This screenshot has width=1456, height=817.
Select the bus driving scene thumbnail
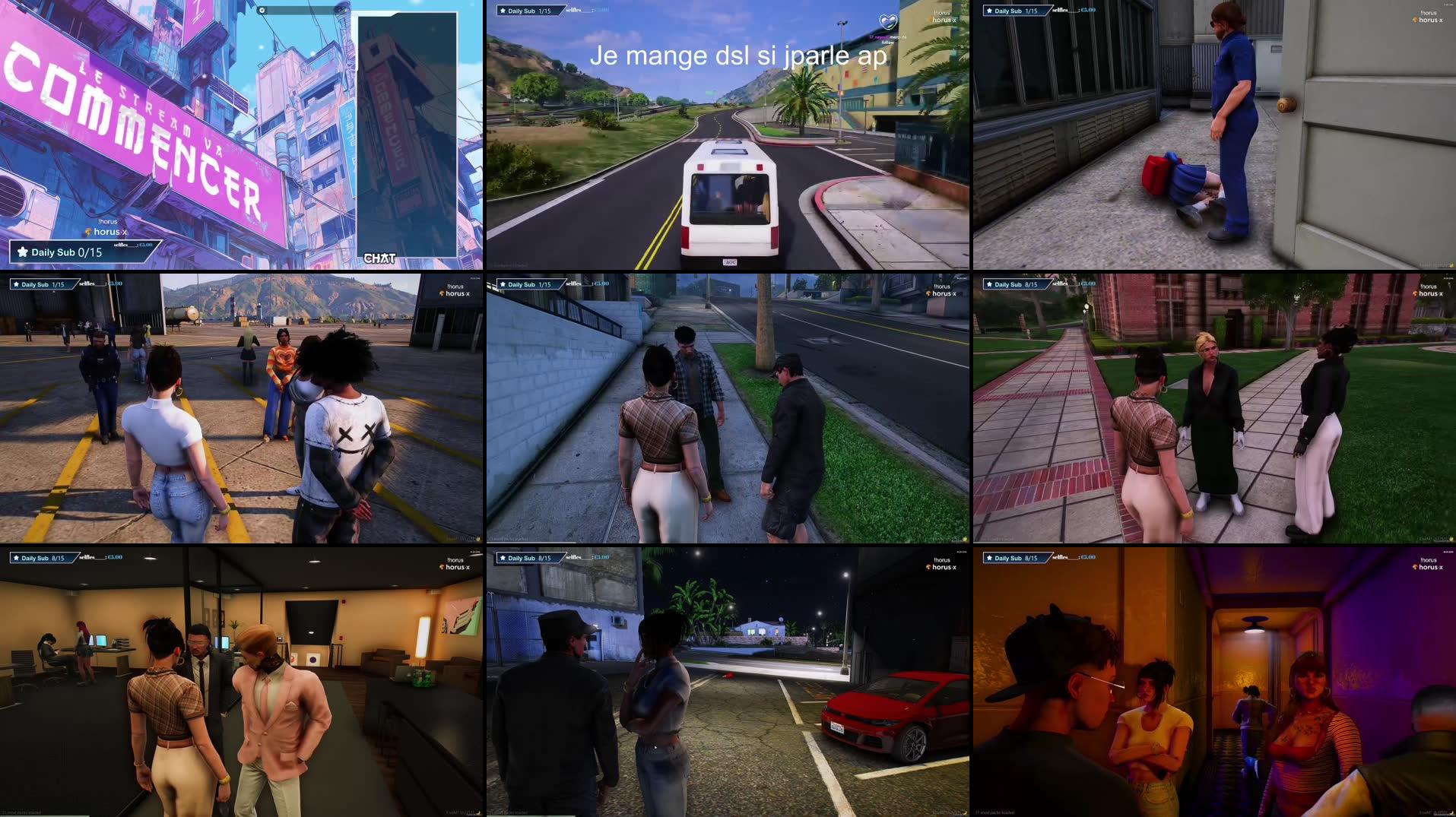[x=728, y=137]
